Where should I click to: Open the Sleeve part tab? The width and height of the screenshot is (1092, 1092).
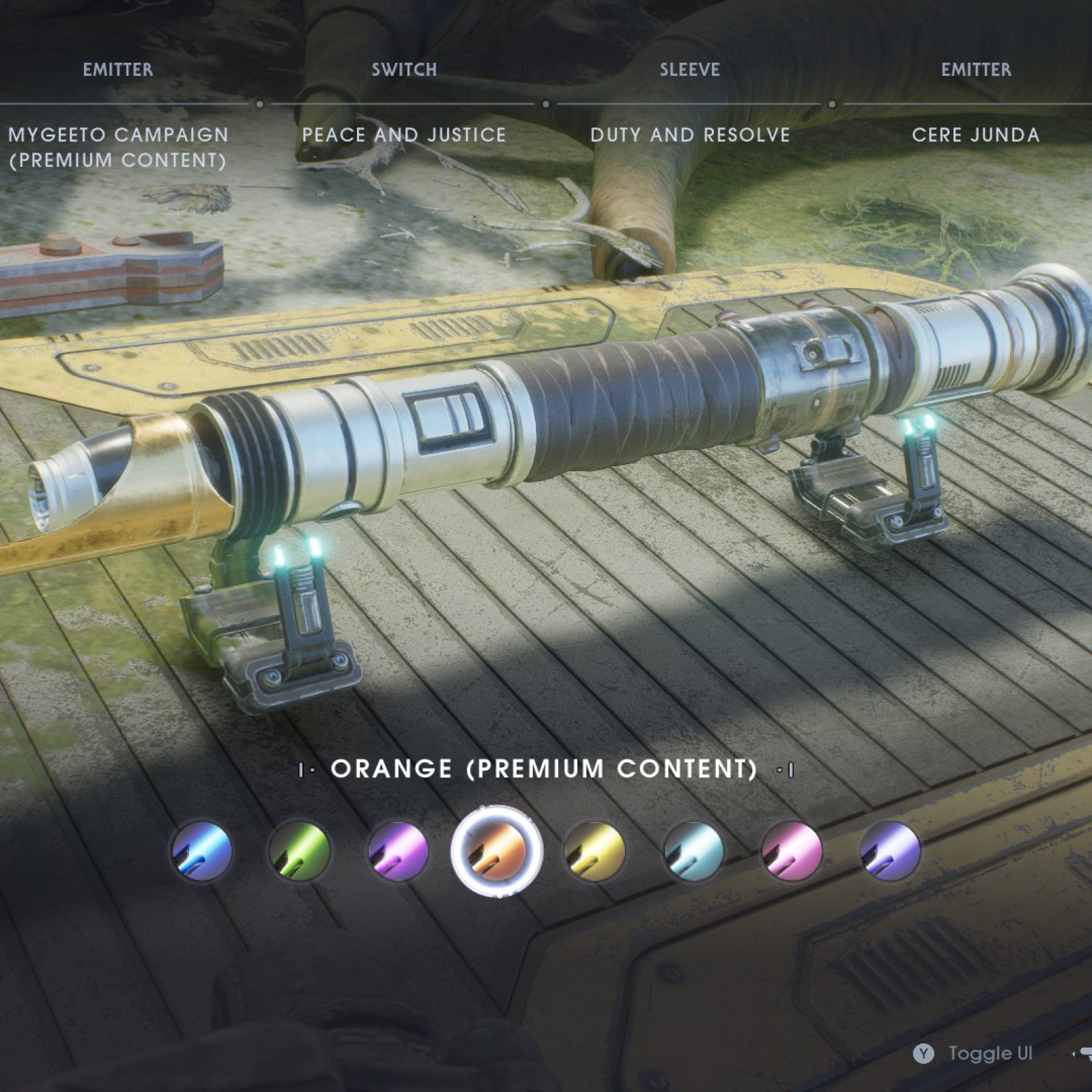tap(689, 70)
